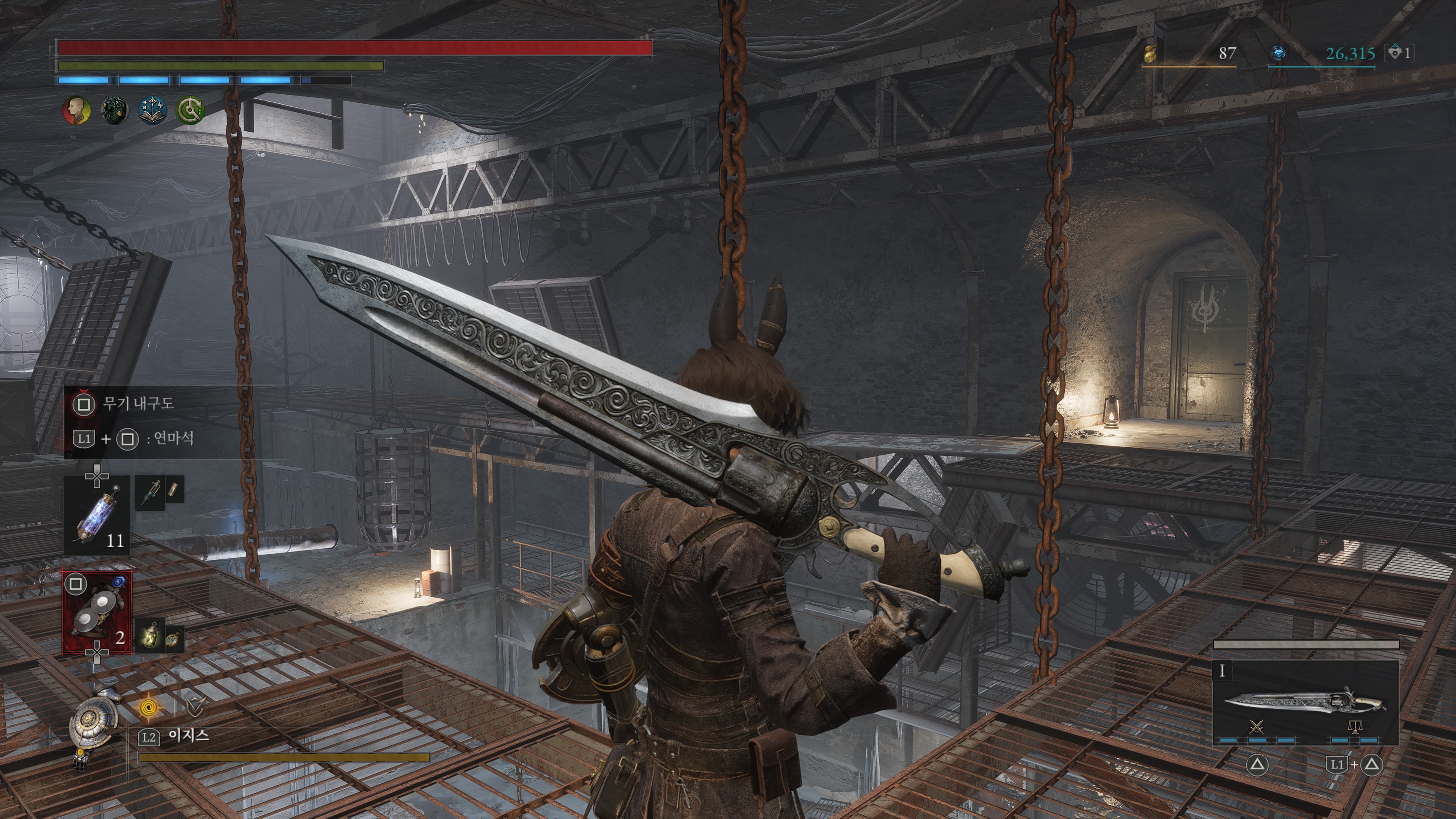Viewport: 1456px width, 819px height.
Task: Click the crossed swords Fable Art icon
Action: [1257, 727]
